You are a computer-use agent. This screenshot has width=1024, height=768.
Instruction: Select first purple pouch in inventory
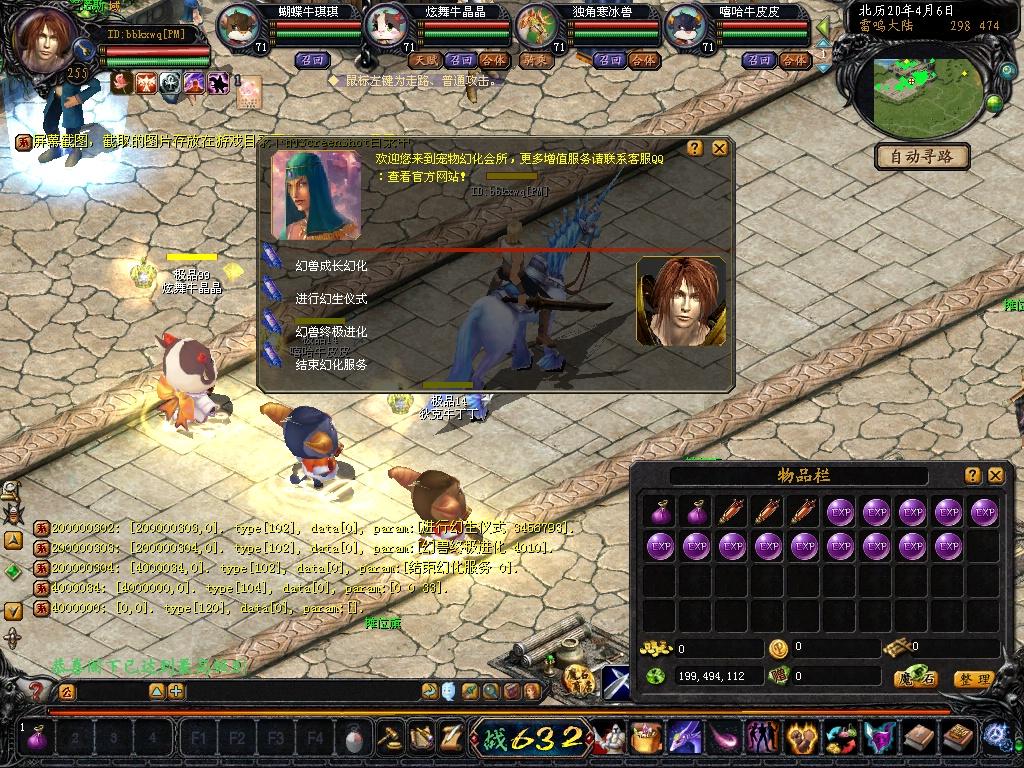click(x=659, y=512)
